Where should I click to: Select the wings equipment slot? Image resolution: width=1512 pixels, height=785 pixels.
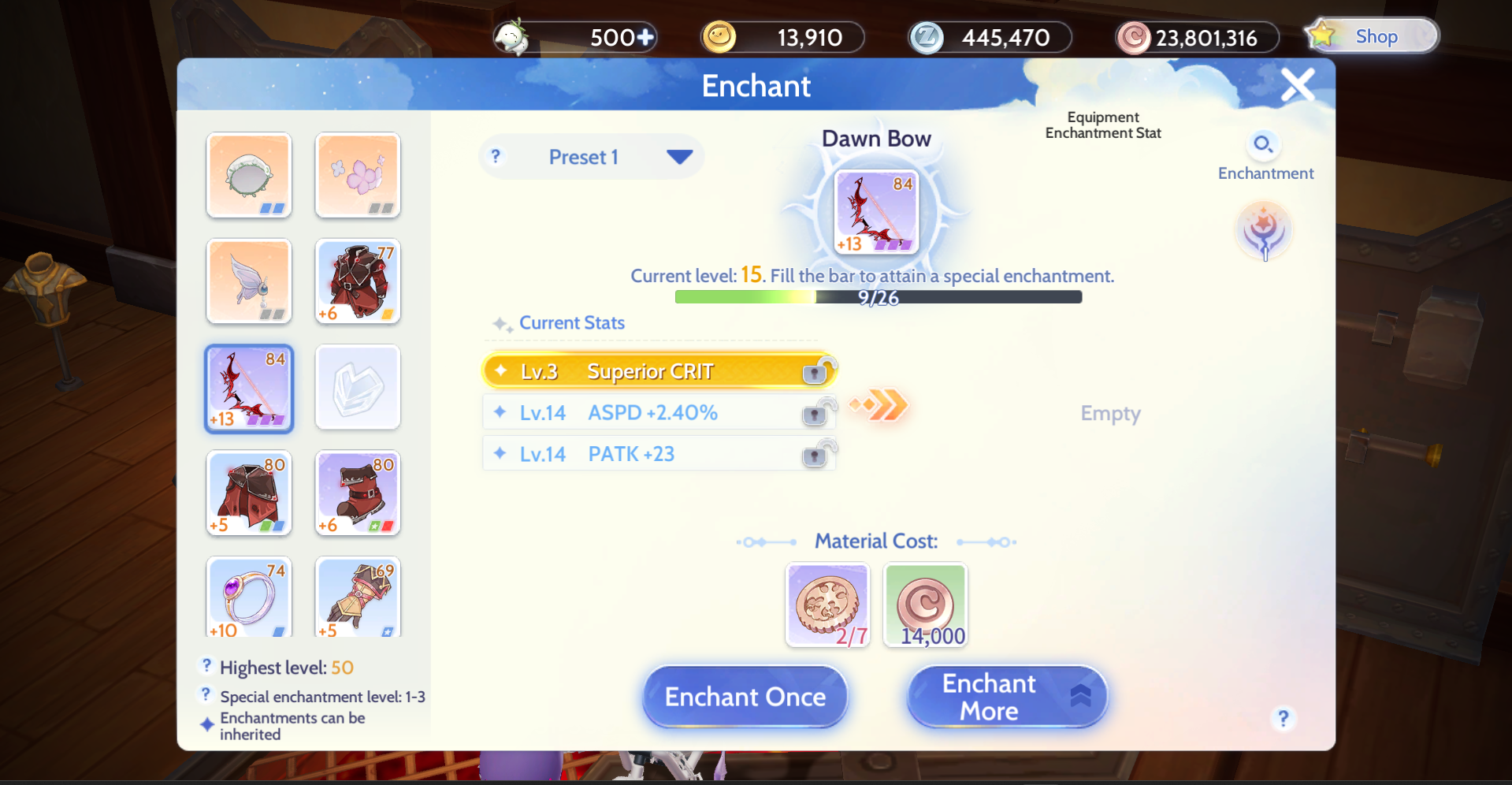(x=248, y=281)
